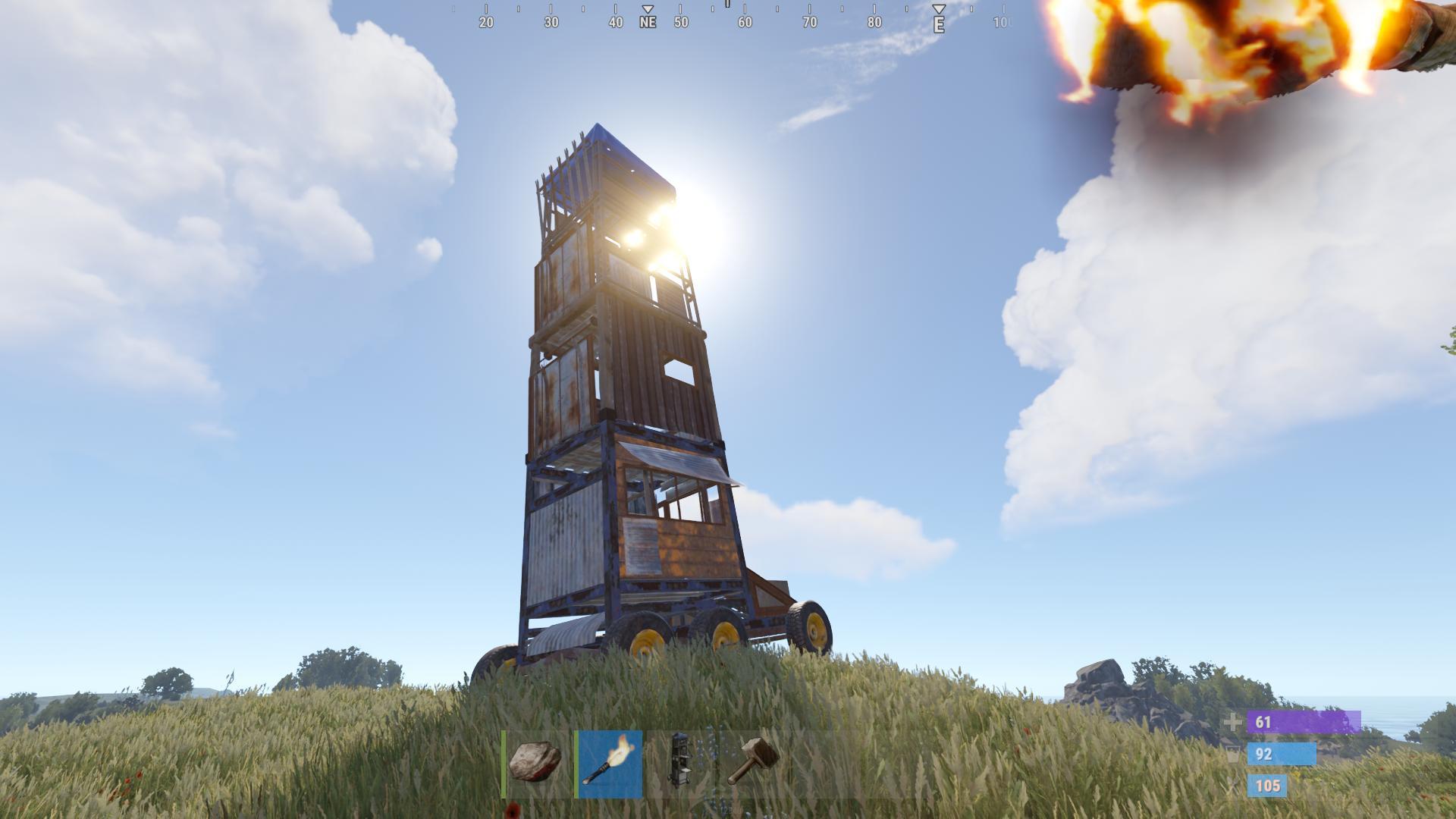
Task: Choose the siege tower item slot
Action: [680, 763]
